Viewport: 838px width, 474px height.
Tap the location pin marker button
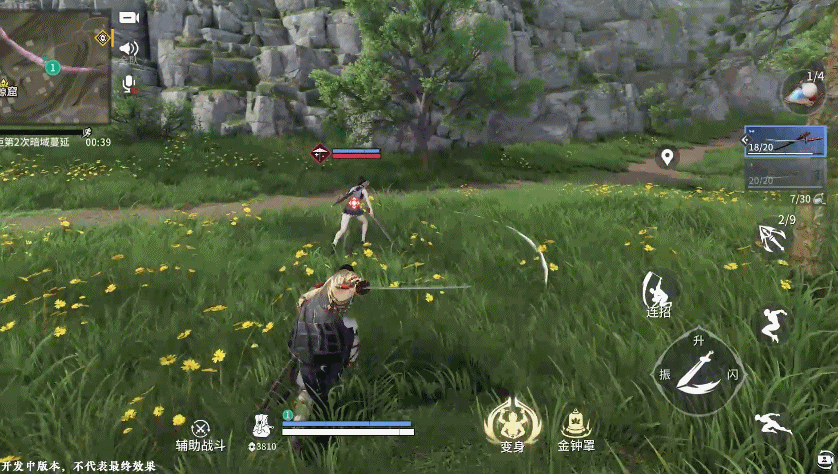tap(667, 157)
